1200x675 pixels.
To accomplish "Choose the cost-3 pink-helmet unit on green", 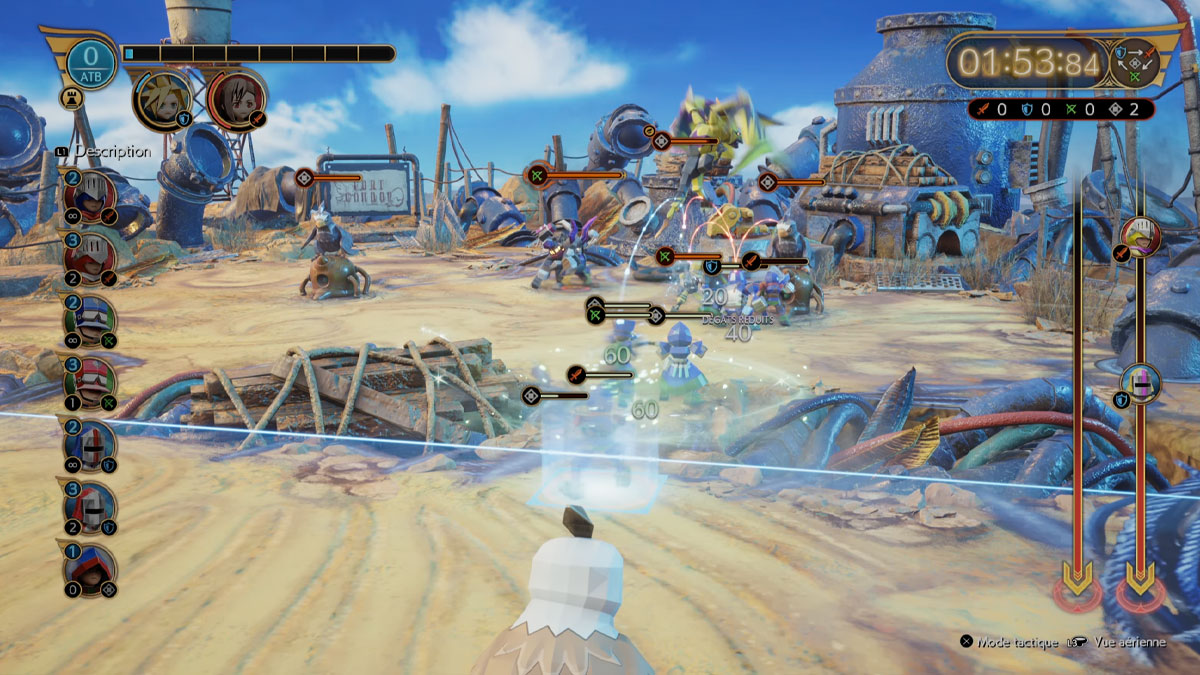I will (x=89, y=382).
